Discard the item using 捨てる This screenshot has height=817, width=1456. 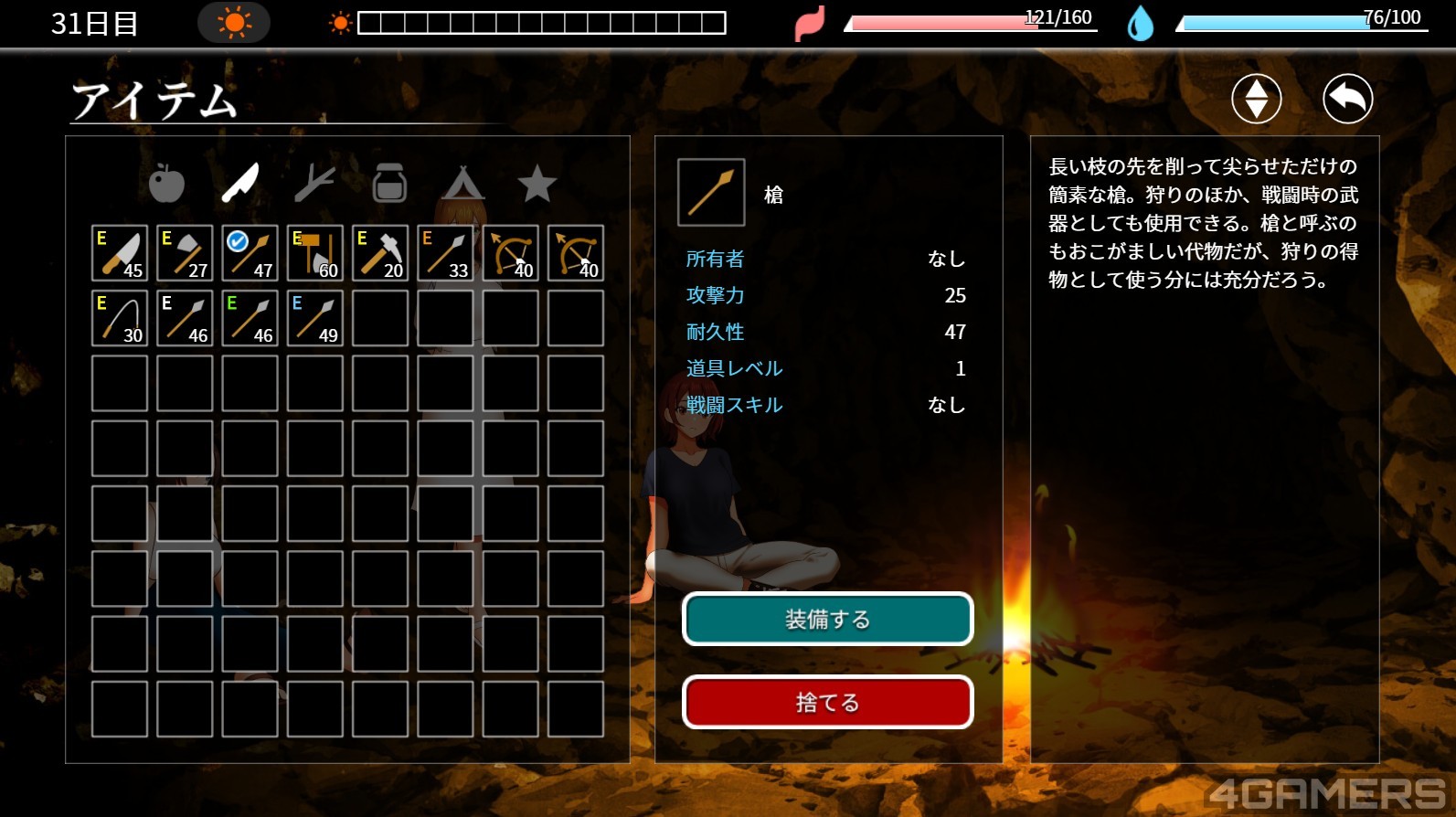pyautogui.click(x=827, y=702)
